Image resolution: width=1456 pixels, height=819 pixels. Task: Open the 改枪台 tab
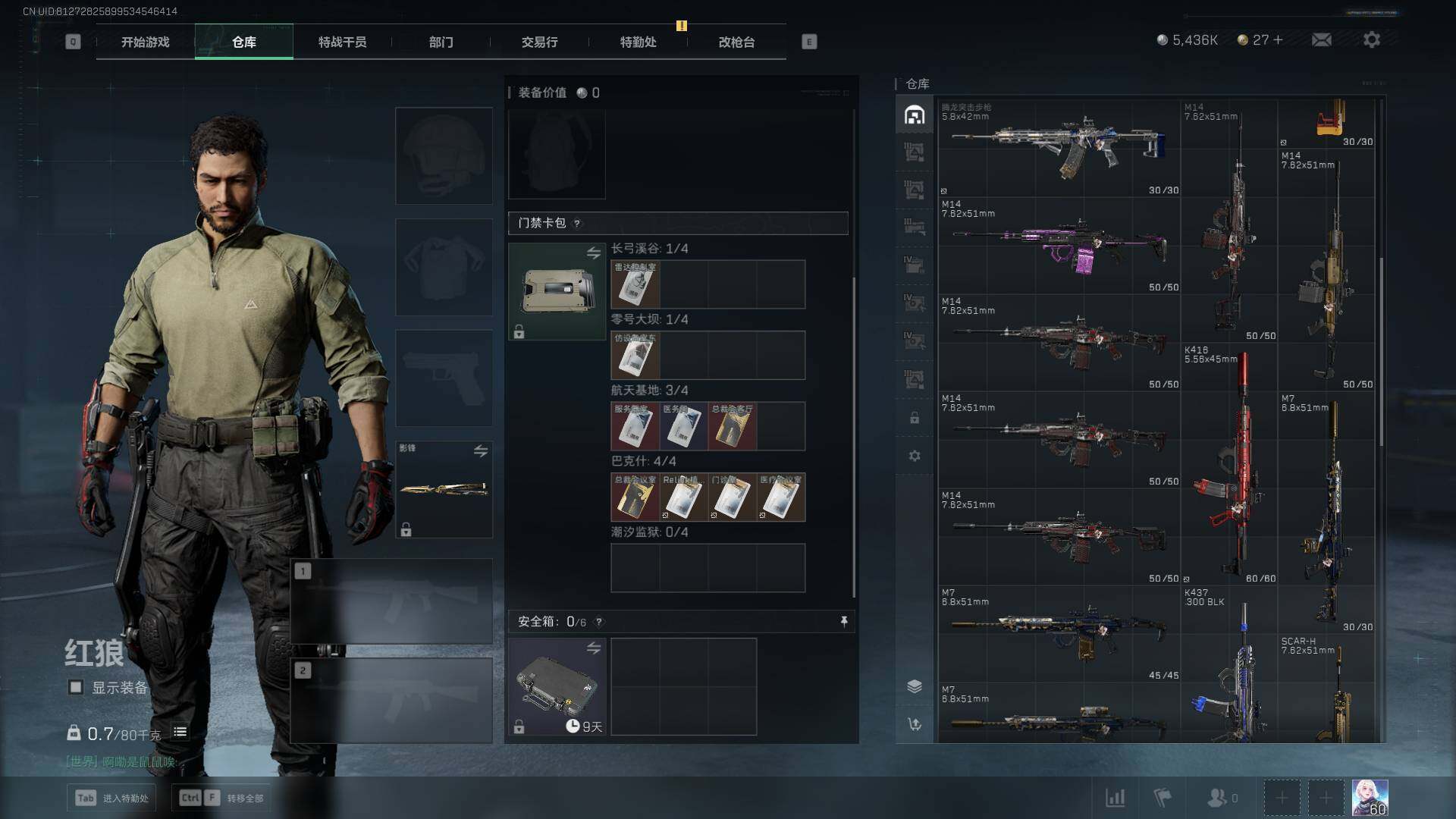[x=736, y=42]
